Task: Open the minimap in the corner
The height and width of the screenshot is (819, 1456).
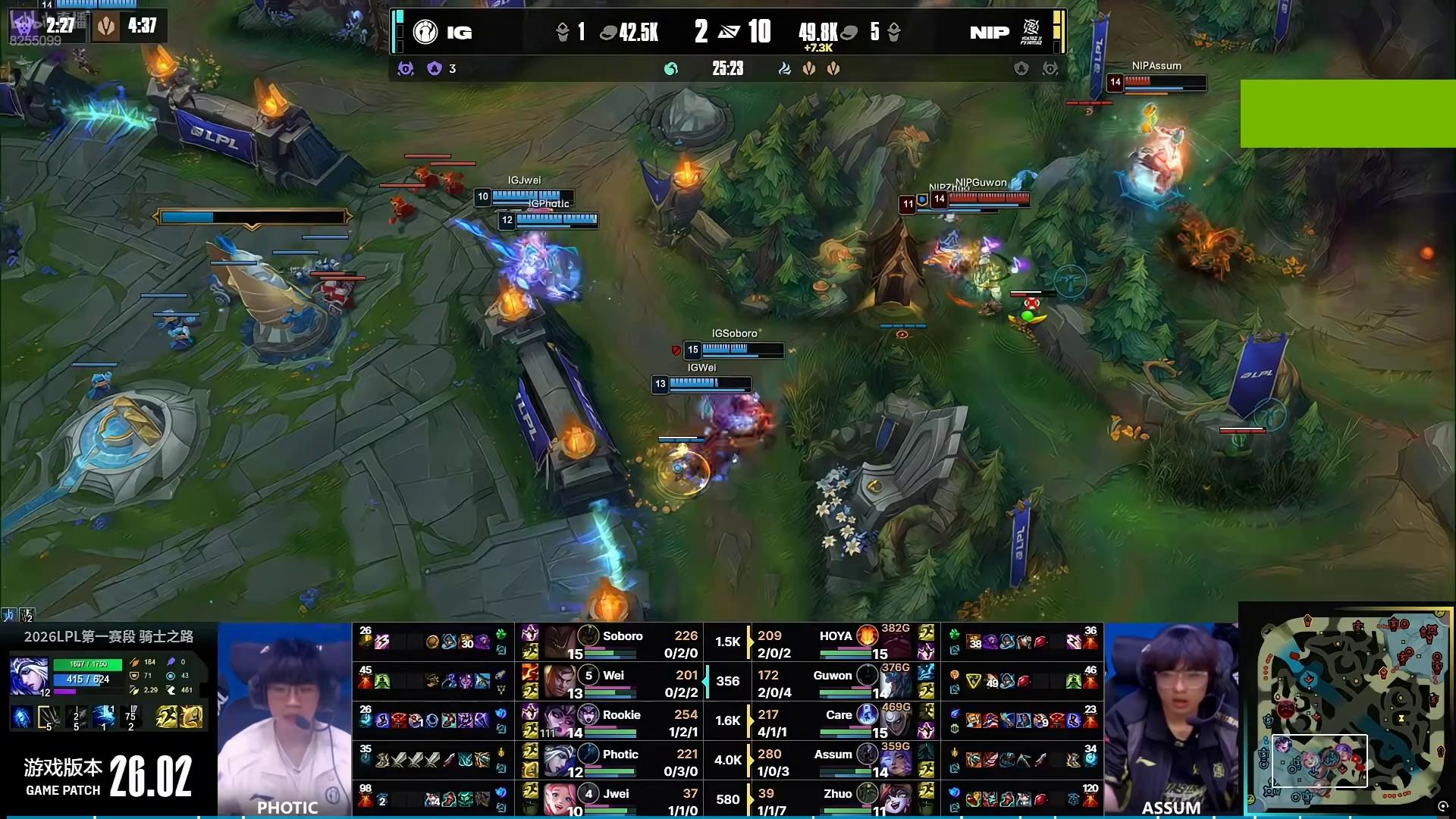Action: click(x=1346, y=710)
